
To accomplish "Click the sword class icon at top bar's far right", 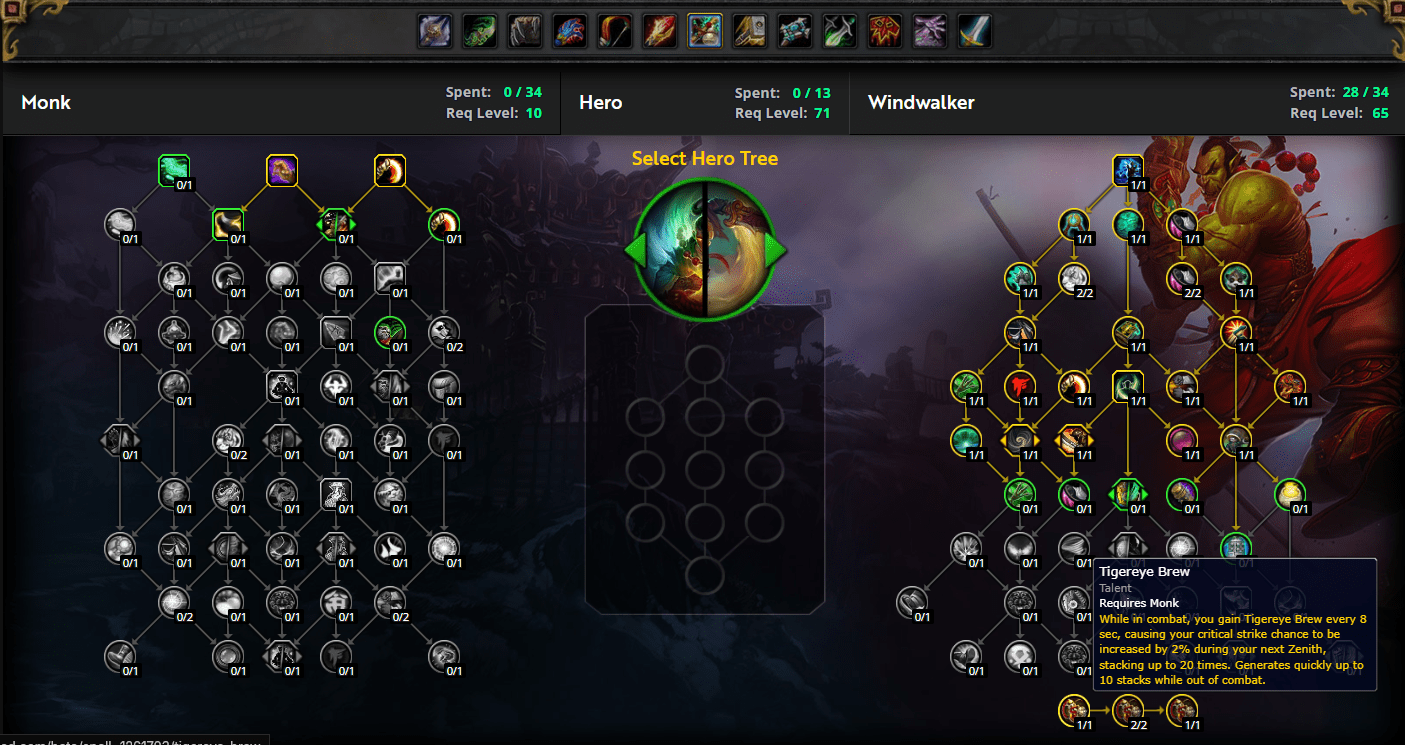I will pos(973,30).
